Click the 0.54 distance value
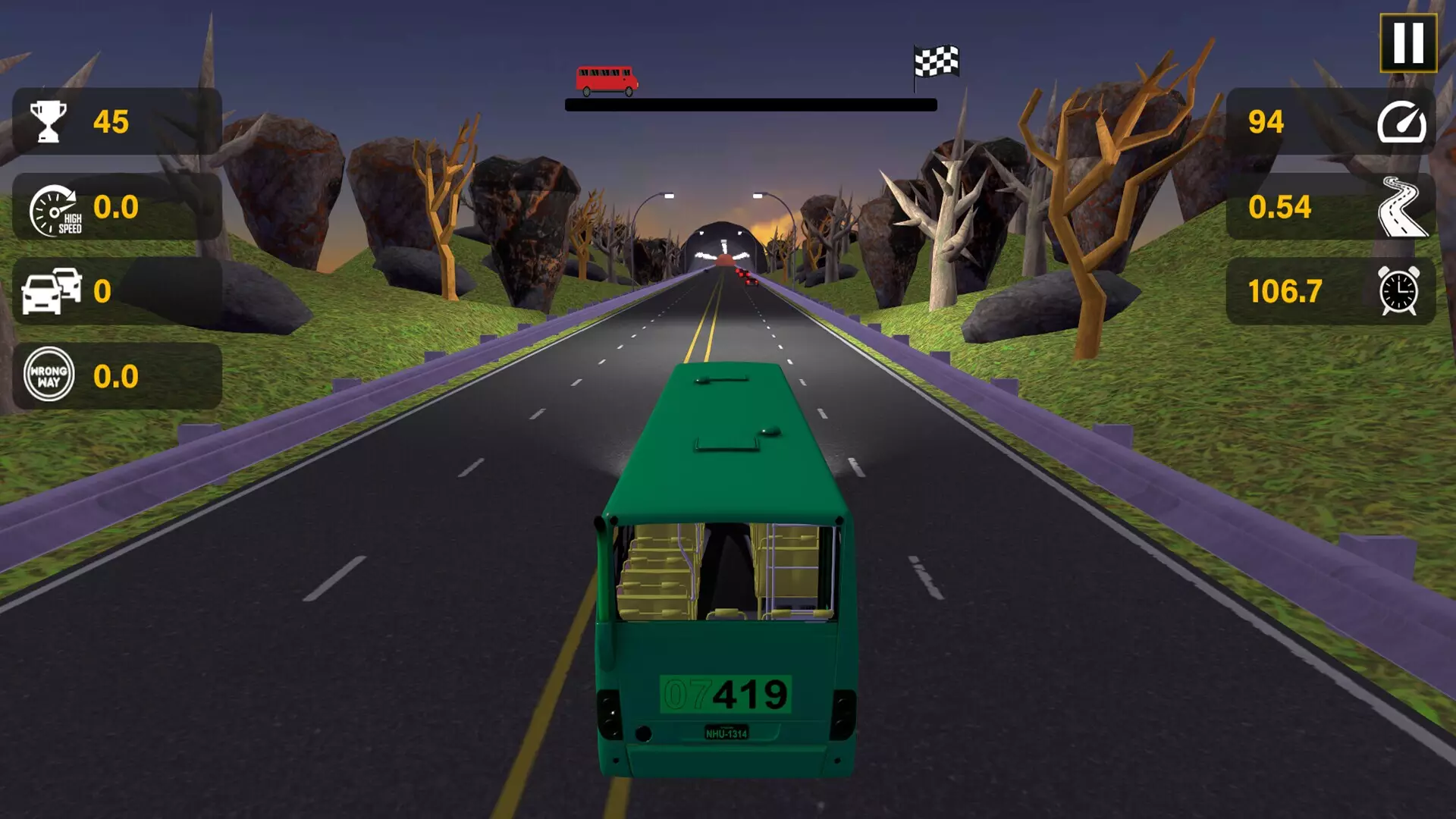The image size is (1456, 819). [x=1282, y=206]
